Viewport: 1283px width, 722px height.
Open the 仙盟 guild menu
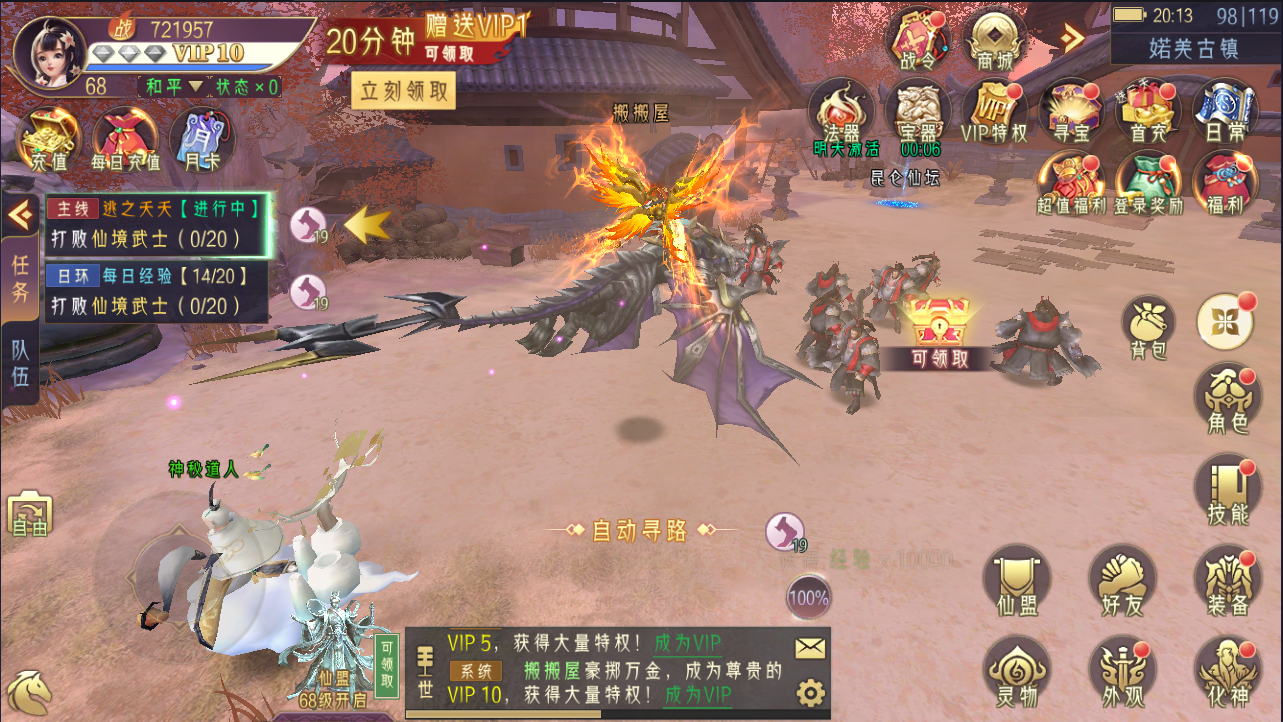point(1016,581)
